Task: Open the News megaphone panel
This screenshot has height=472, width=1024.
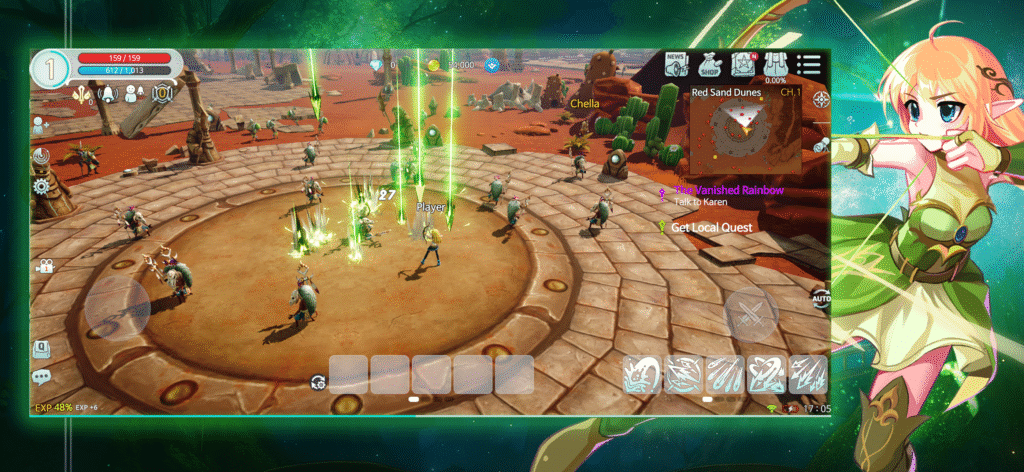Action: pyautogui.click(x=677, y=65)
